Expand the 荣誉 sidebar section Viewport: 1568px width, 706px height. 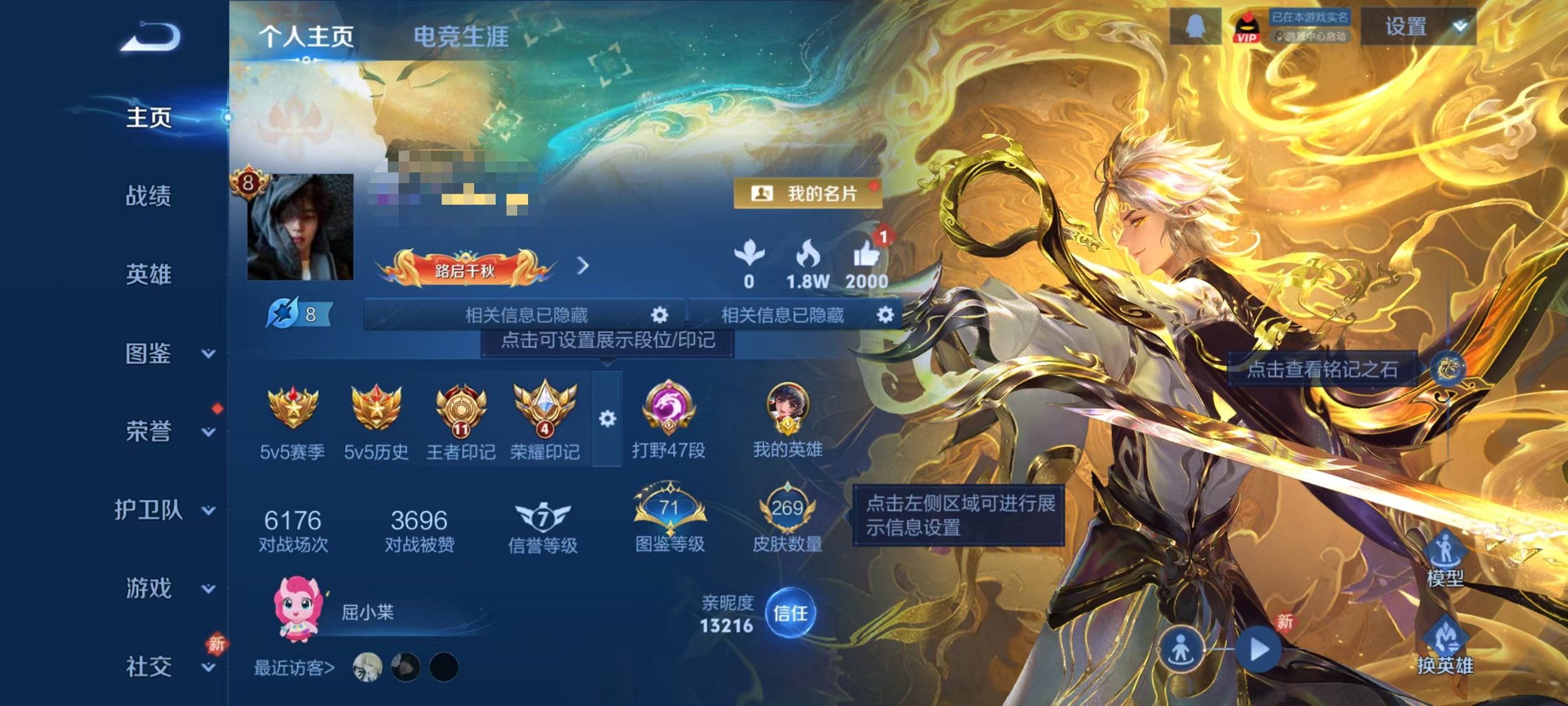[149, 432]
